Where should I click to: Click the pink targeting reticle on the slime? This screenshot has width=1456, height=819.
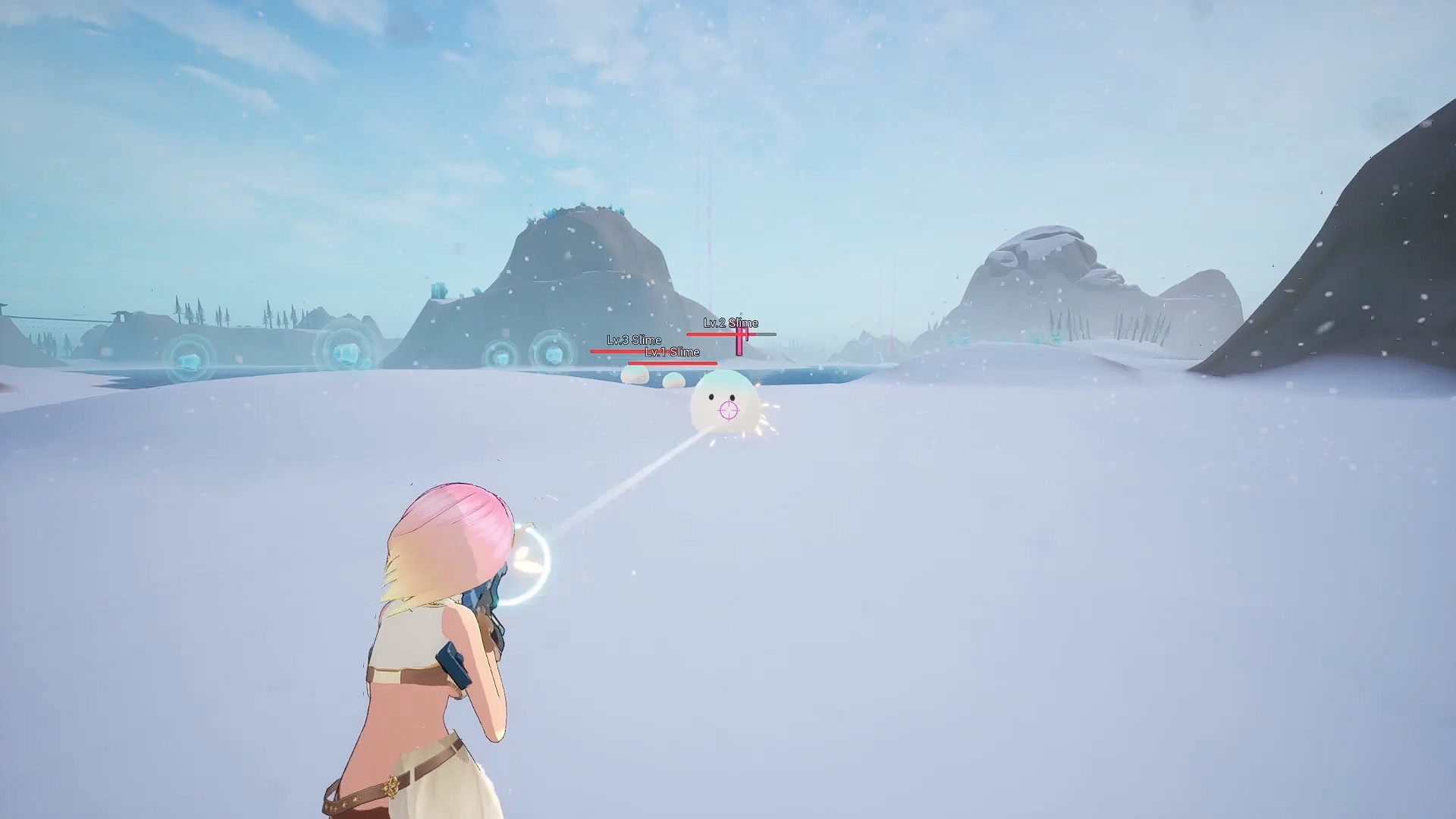[x=727, y=411]
